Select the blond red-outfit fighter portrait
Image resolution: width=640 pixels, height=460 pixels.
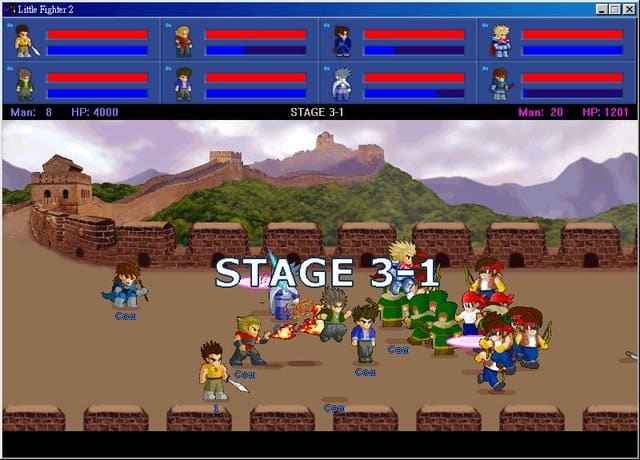pos(183,41)
